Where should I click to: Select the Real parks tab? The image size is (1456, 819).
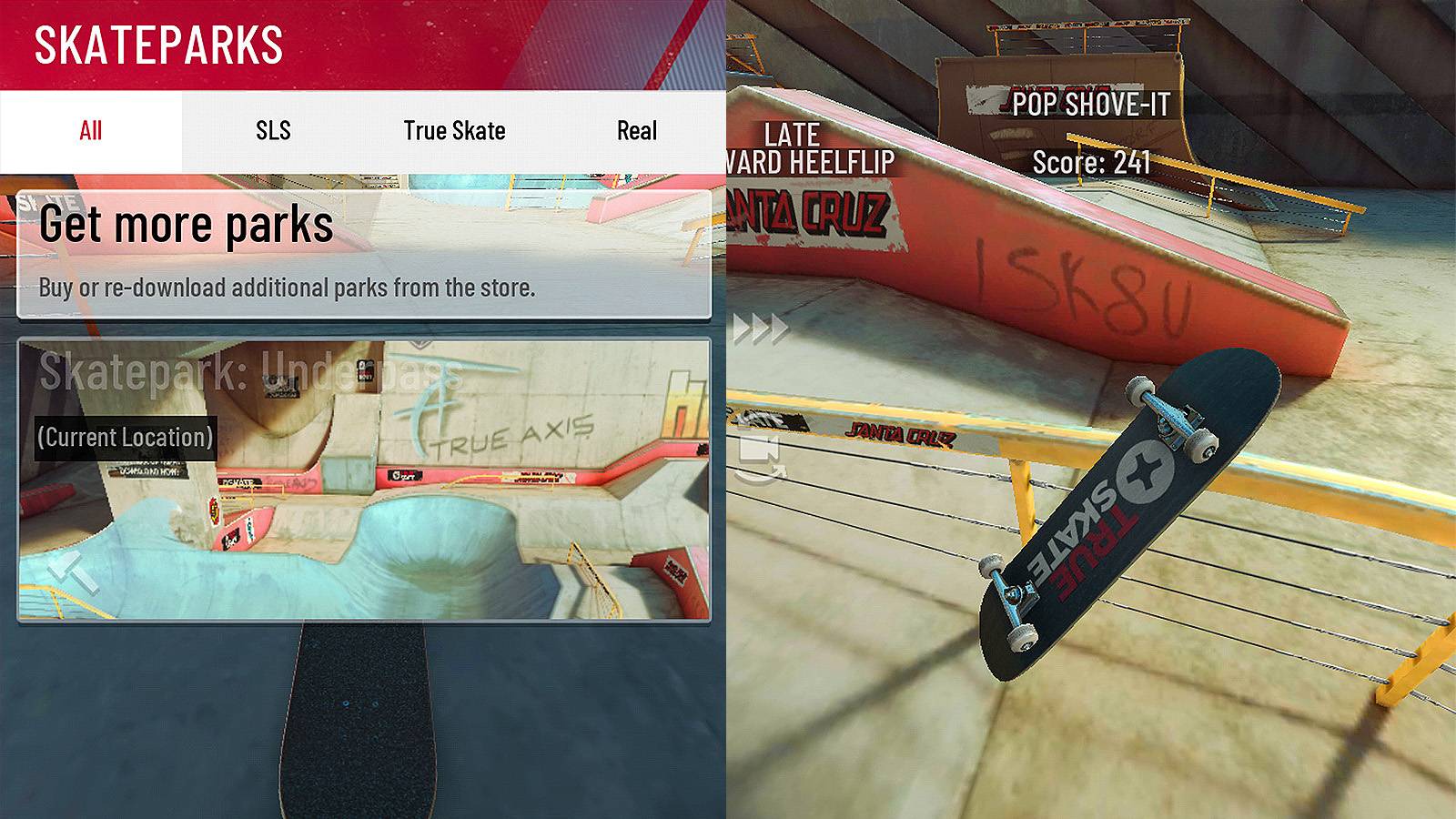point(640,131)
